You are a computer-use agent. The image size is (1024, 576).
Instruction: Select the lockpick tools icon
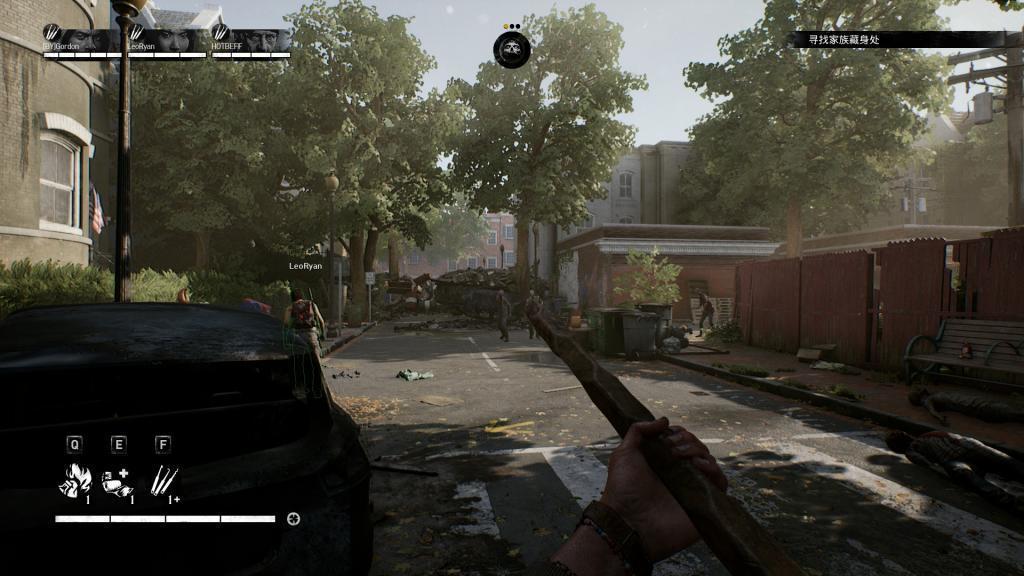(x=162, y=480)
